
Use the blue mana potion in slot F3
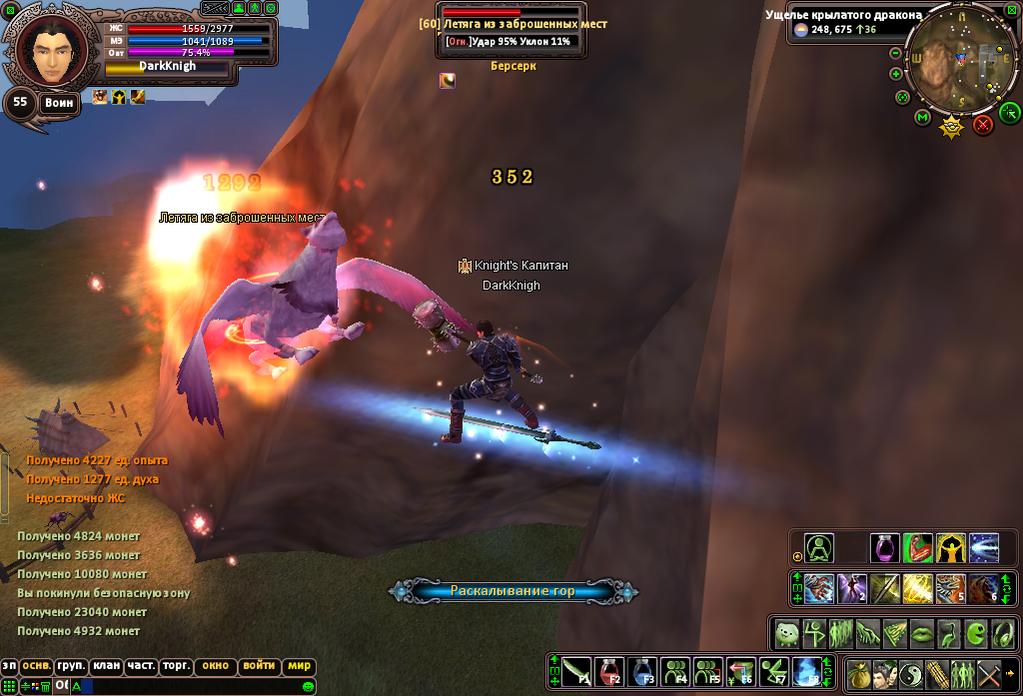(645, 671)
